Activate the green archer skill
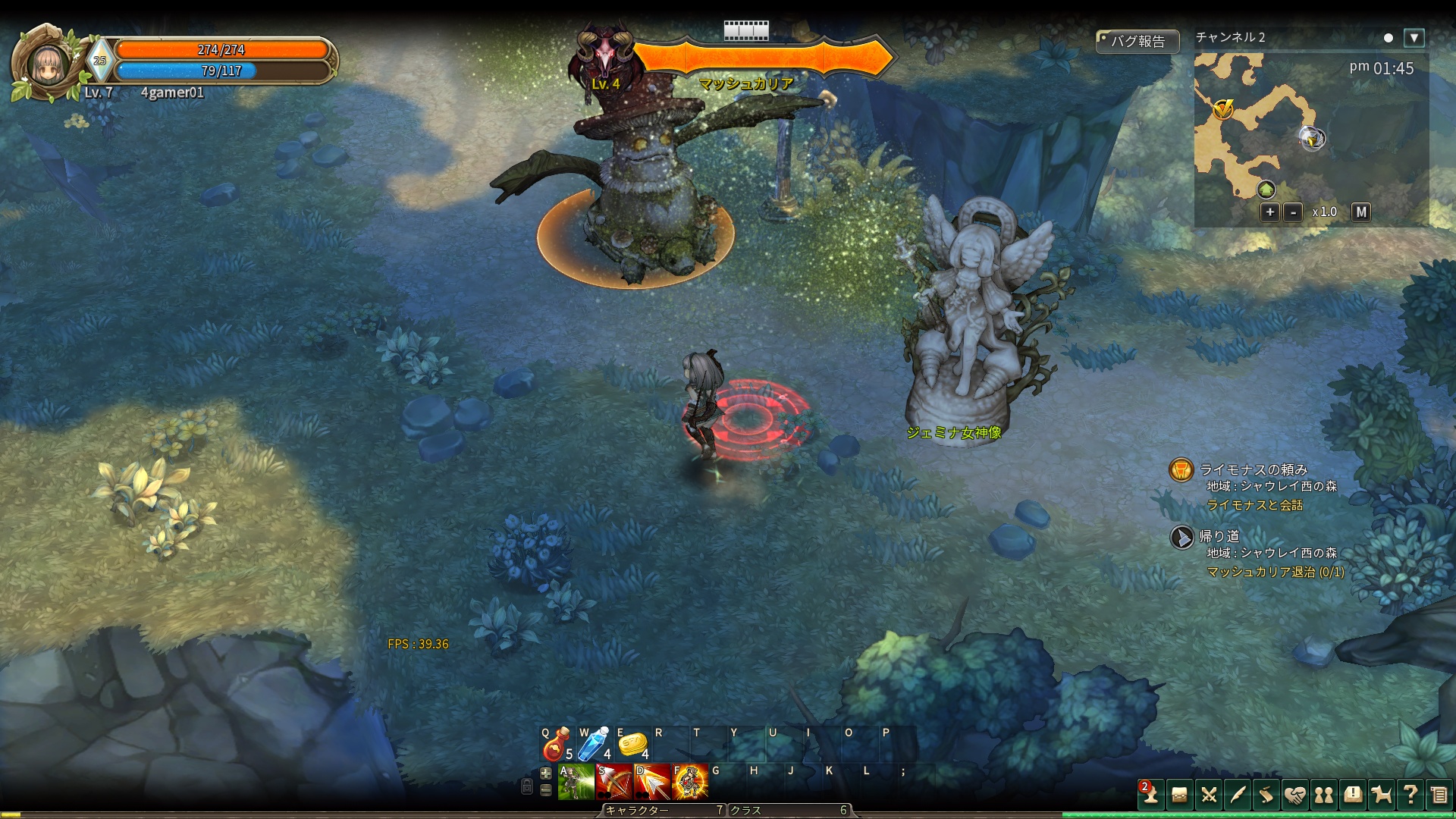 tap(576, 783)
